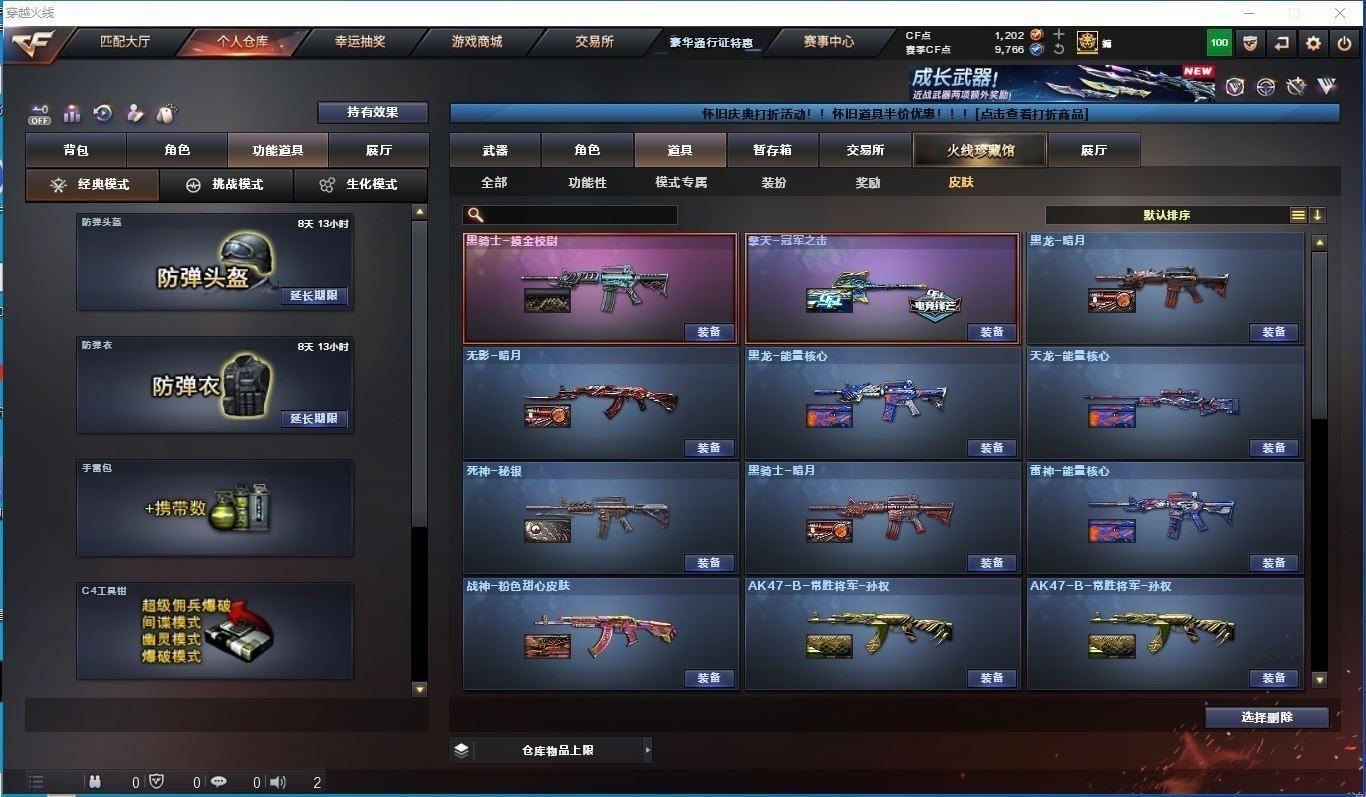
Task: Open the 赛事中心 tournament center
Action: 828,42
